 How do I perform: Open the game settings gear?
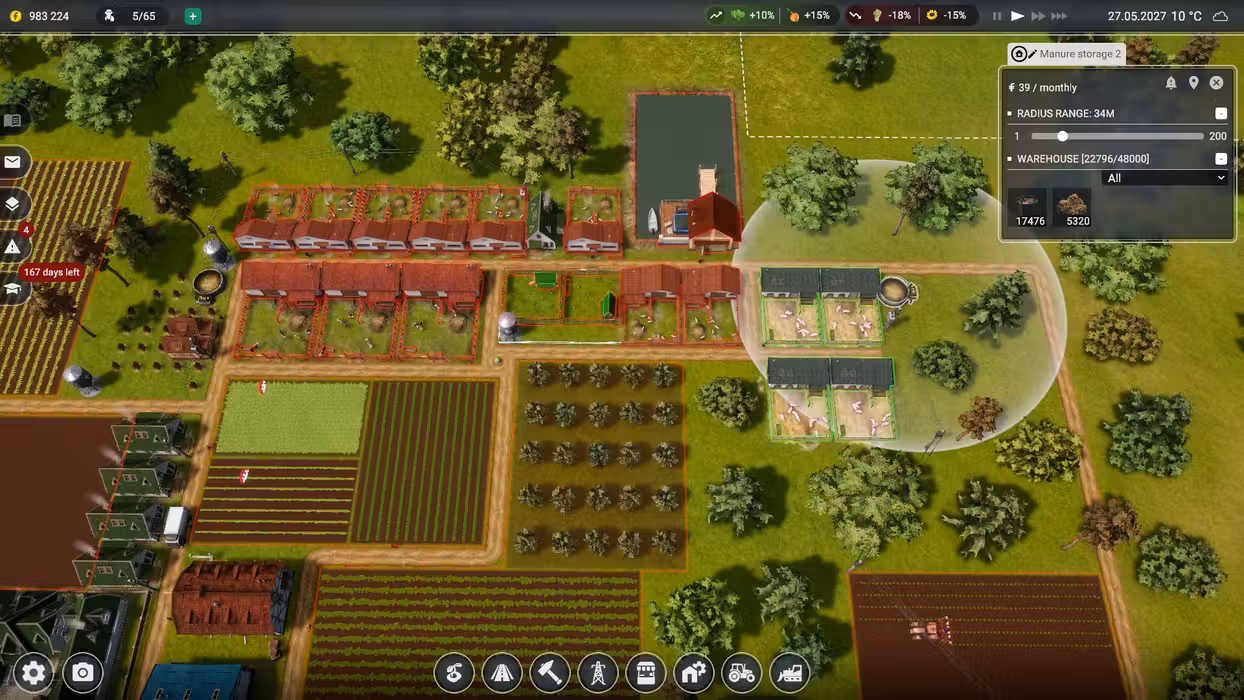33,673
